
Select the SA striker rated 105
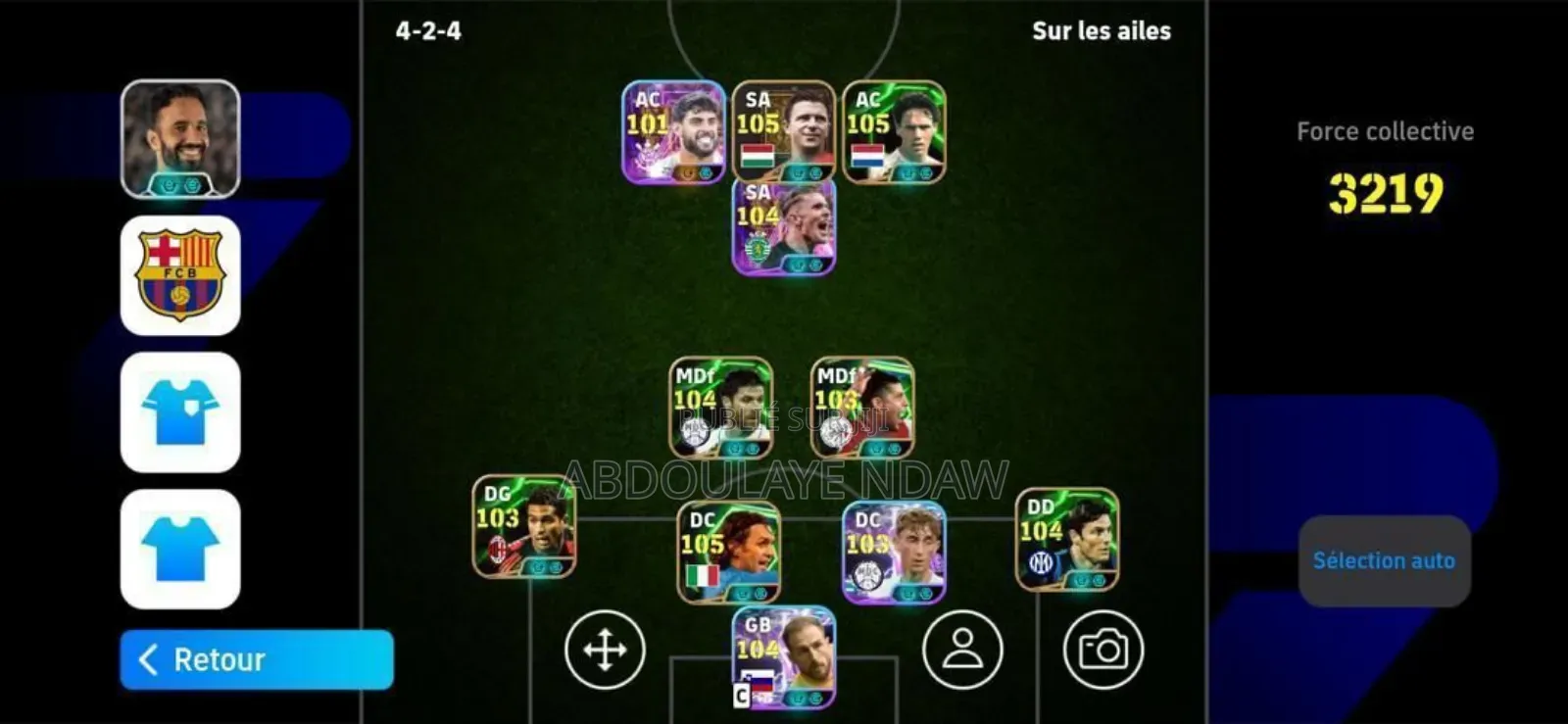[x=784, y=132]
